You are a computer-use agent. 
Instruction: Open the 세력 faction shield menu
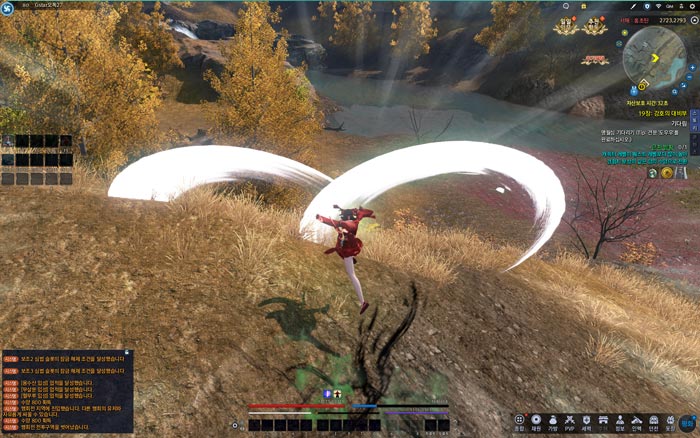point(586,421)
